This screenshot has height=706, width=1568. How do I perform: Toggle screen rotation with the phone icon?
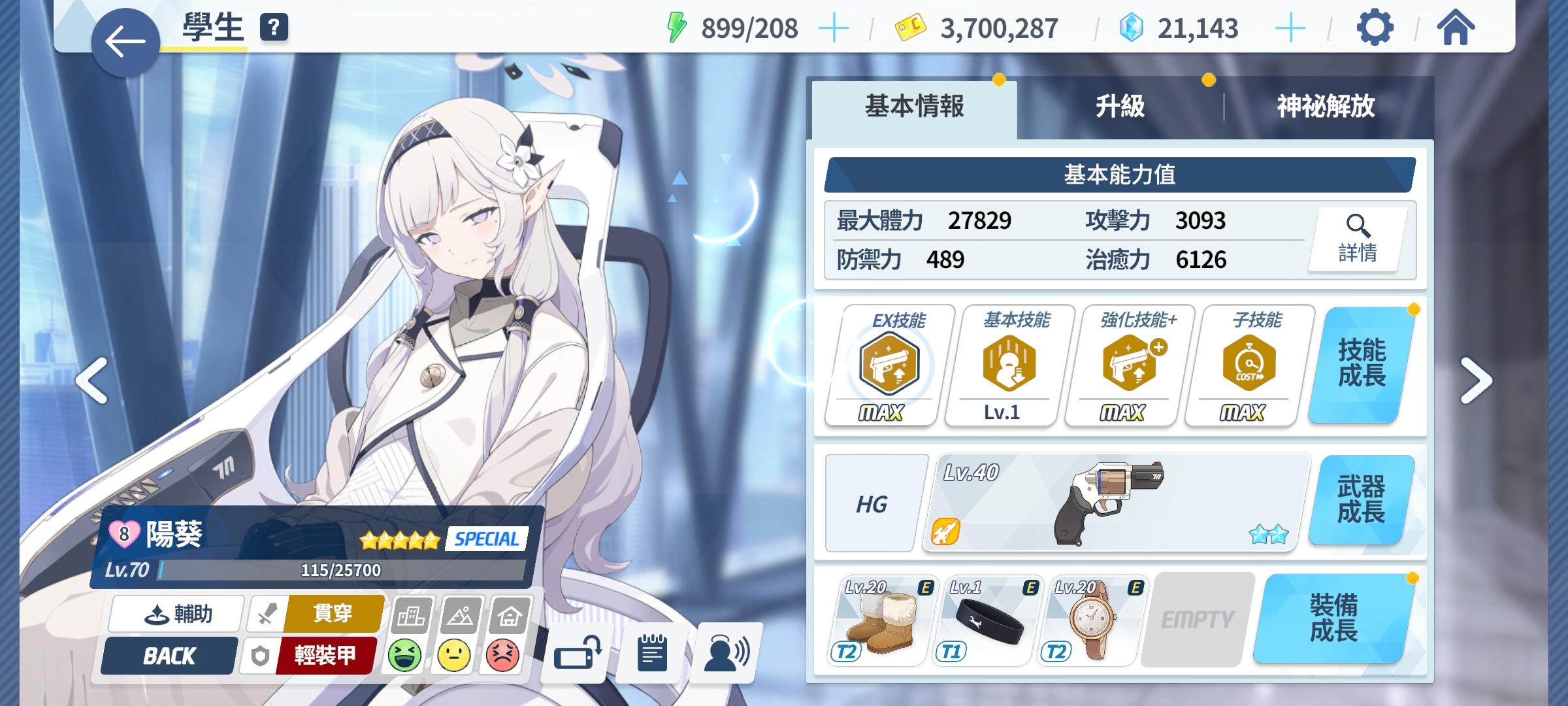point(578,654)
